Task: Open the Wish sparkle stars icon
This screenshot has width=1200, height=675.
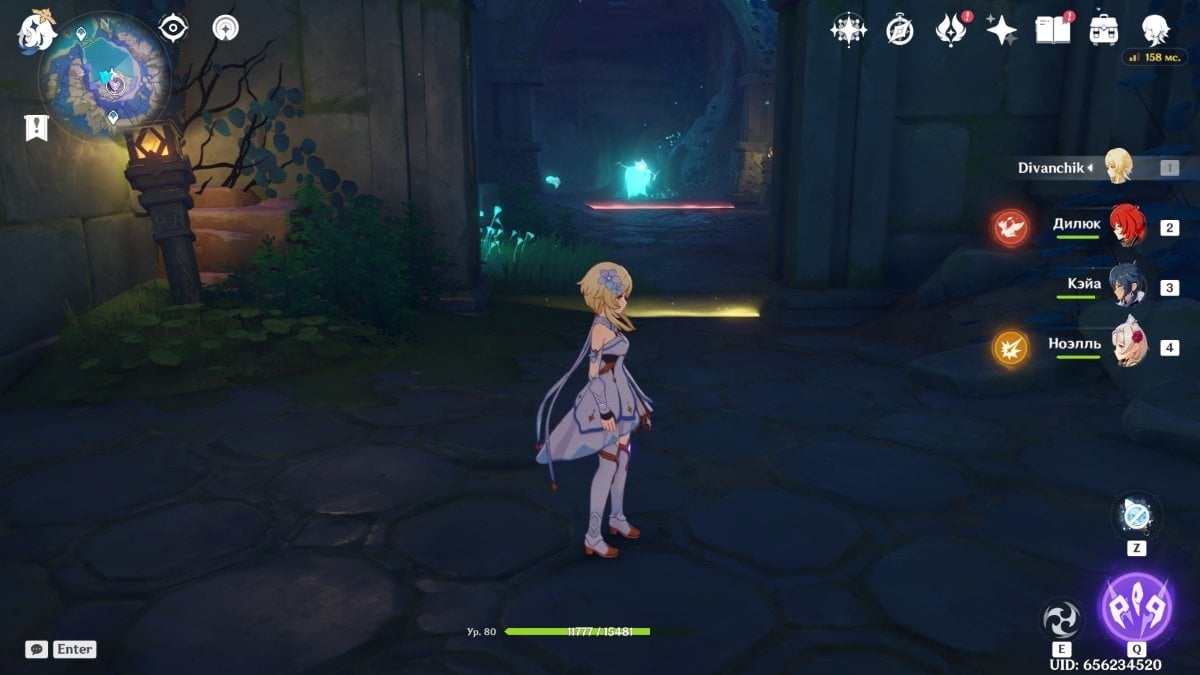Action: coord(1001,29)
